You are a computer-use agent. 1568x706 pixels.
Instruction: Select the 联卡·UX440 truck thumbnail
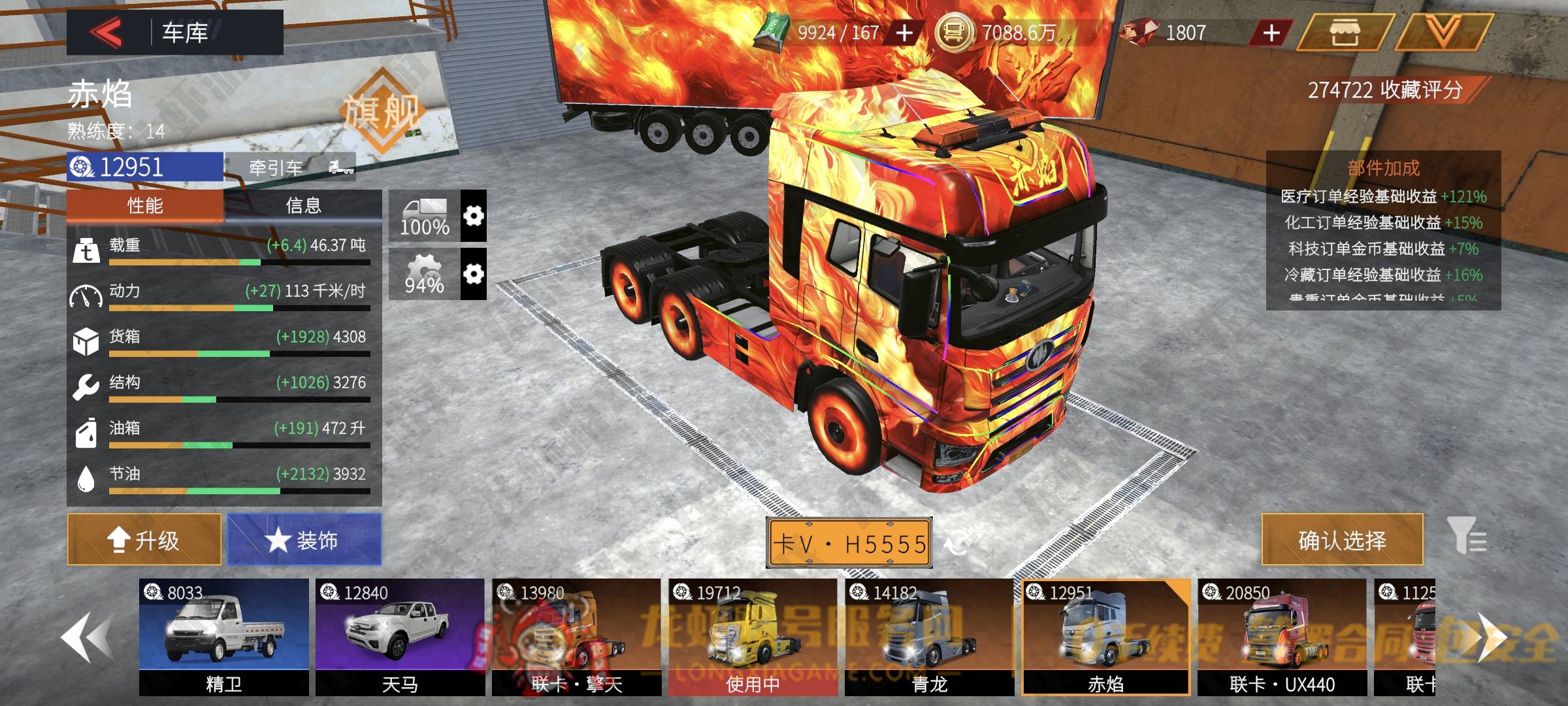pyautogui.click(x=1282, y=637)
